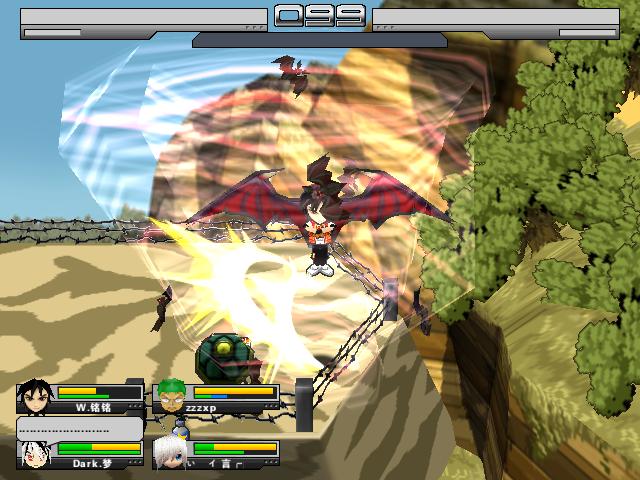This screenshot has height=480, width=640.
Task: Choose the Dark.梦 character portrait
Action: (34, 455)
